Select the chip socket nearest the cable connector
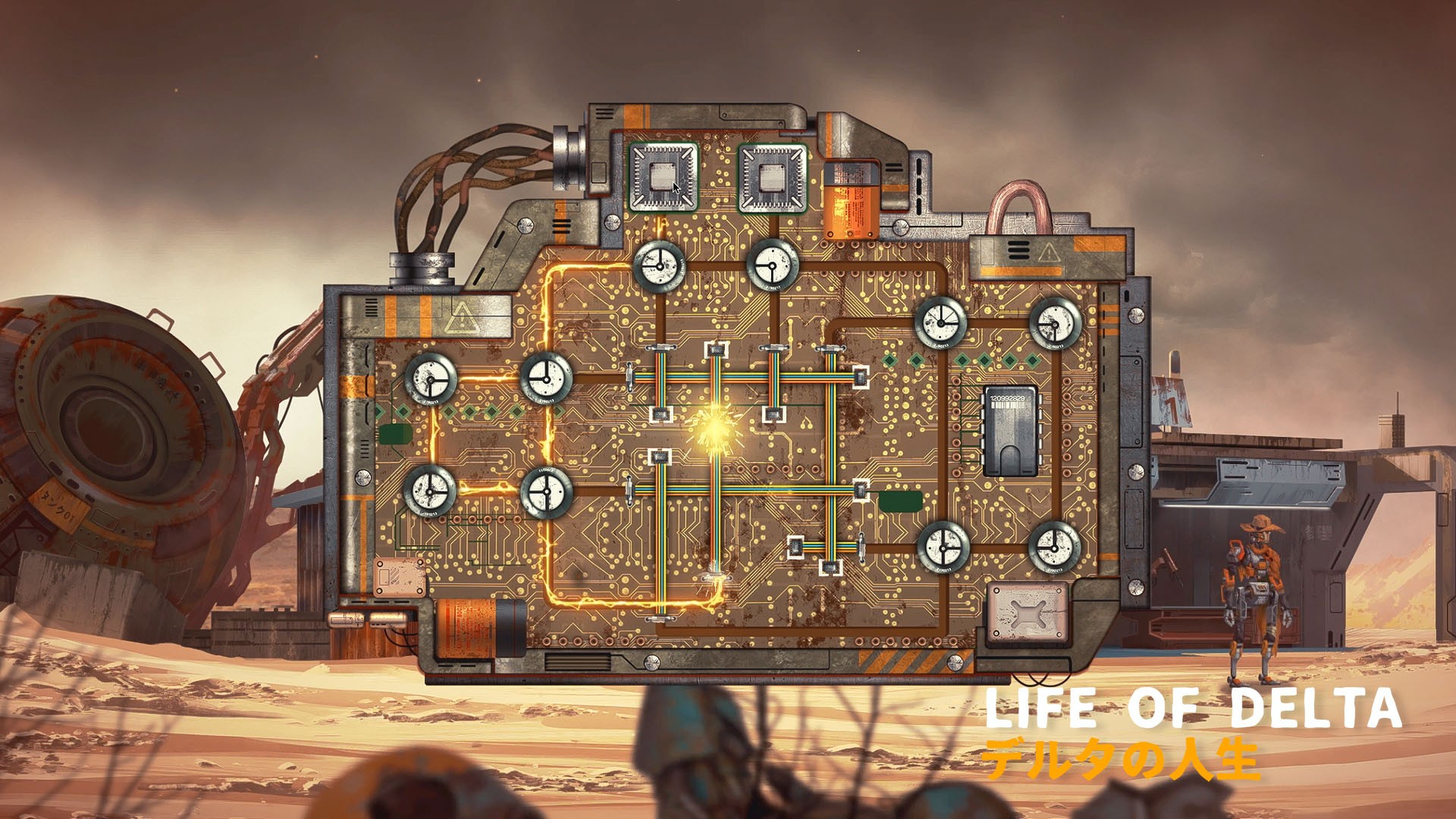 [x=664, y=177]
